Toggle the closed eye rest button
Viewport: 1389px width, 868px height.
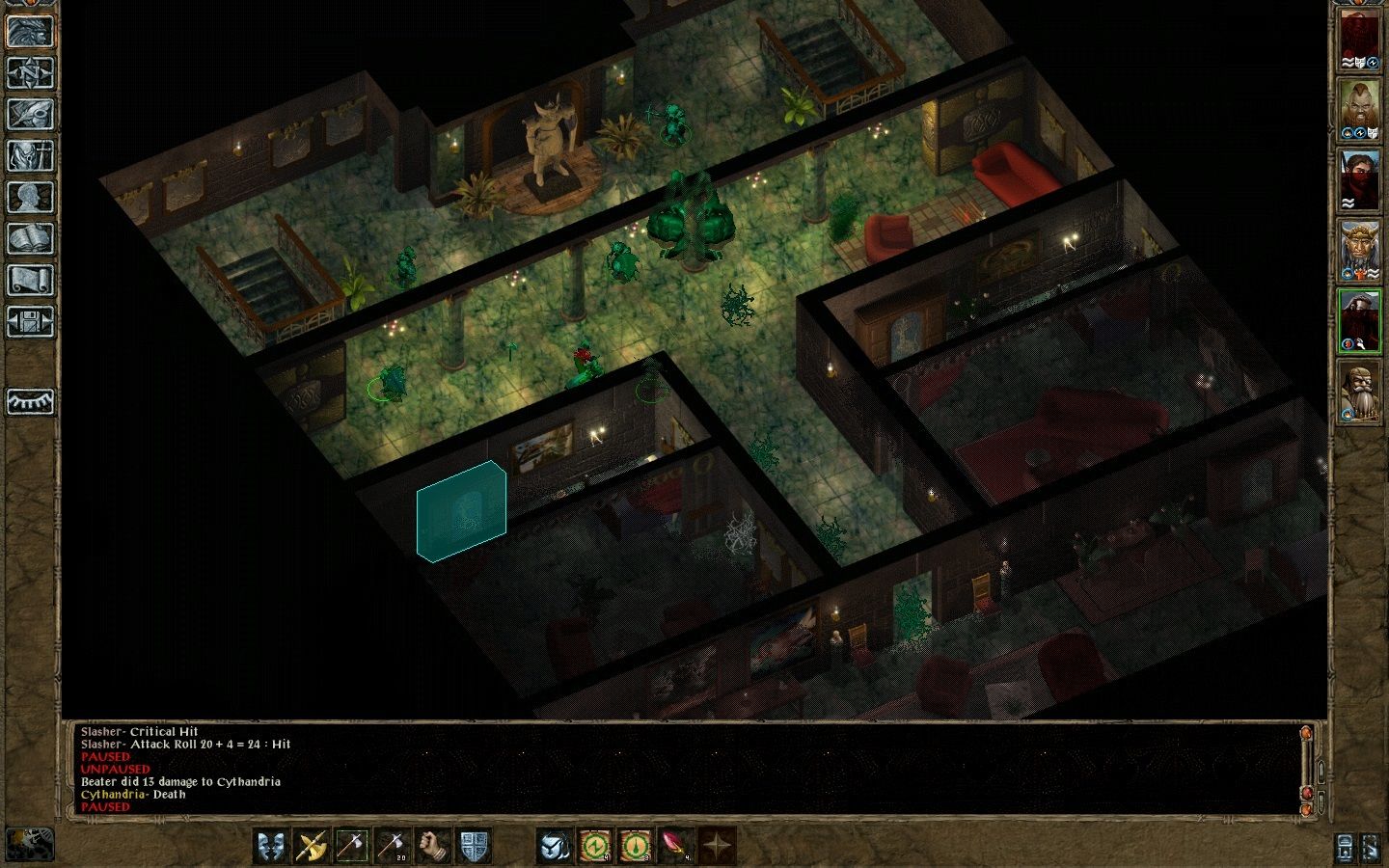pyautogui.click(x=30, y=401)
